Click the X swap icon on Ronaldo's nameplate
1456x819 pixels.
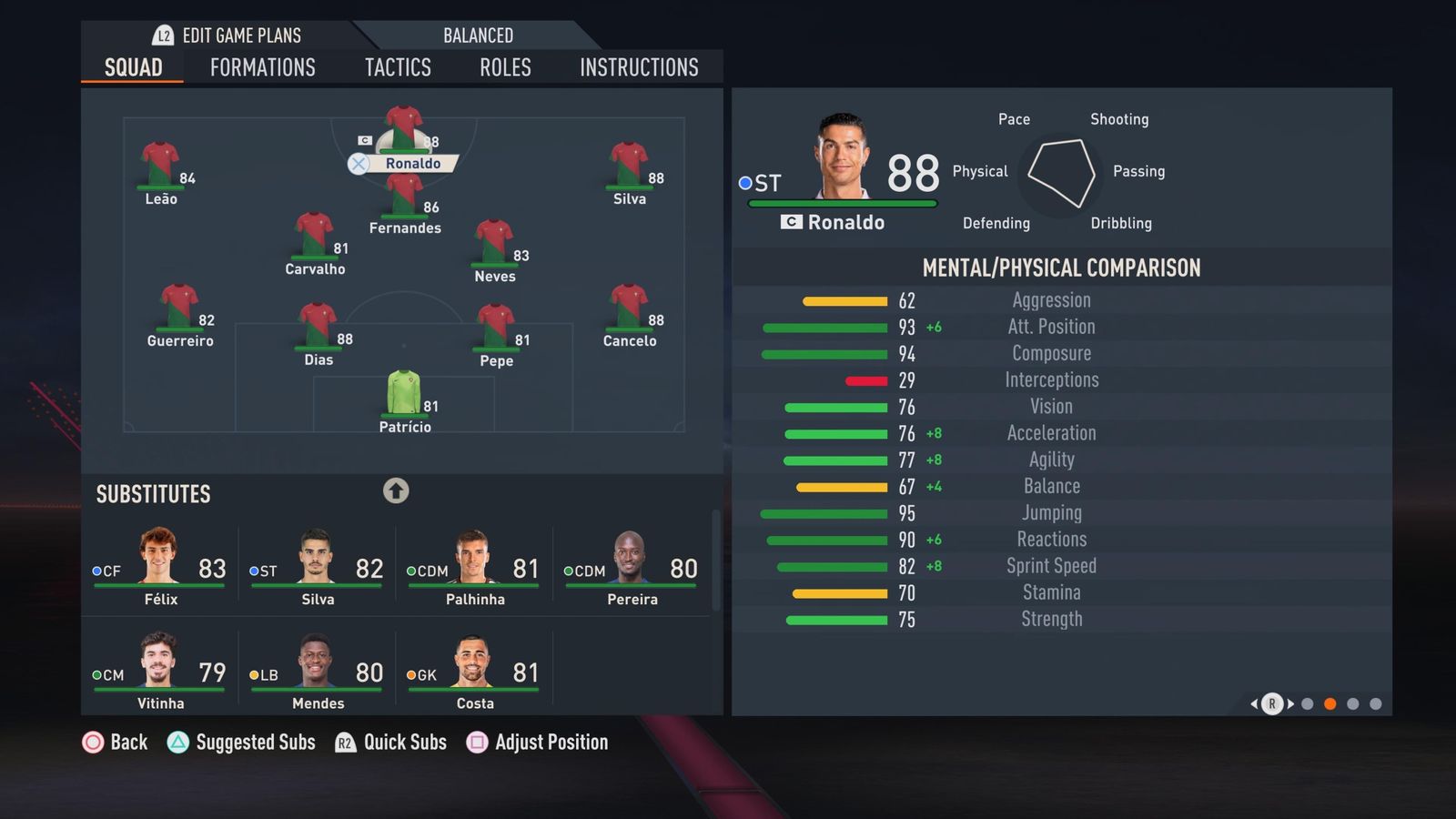click(359, 164)
